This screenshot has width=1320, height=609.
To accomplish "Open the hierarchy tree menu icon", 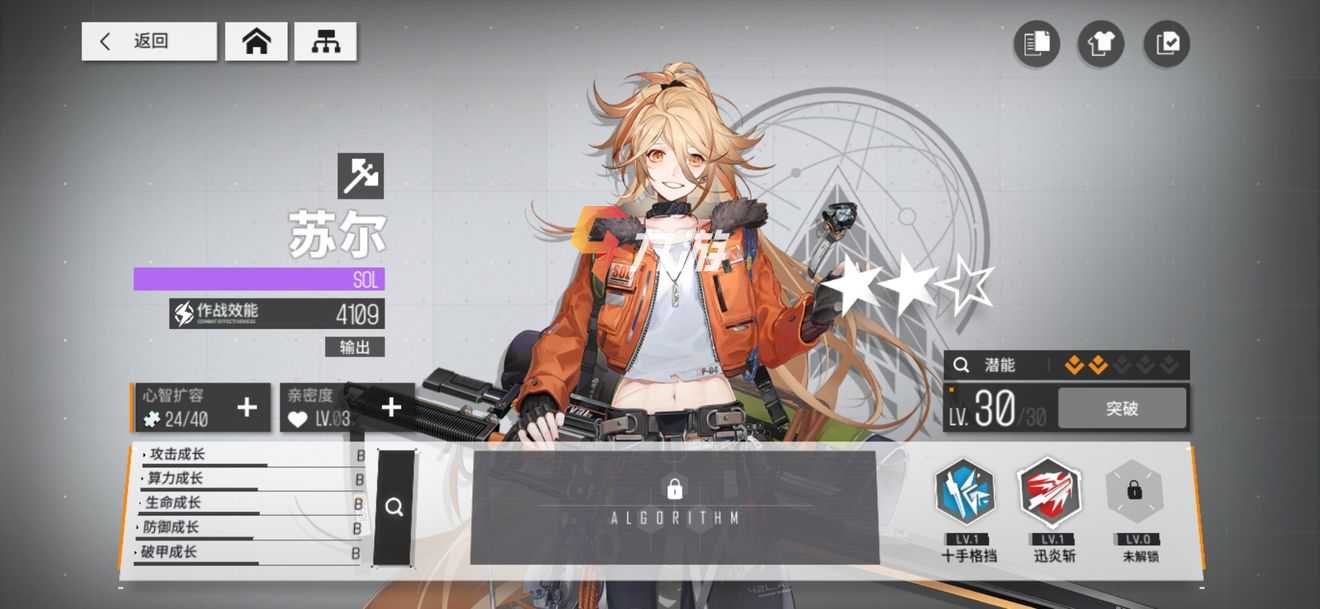I will (326, 41).
